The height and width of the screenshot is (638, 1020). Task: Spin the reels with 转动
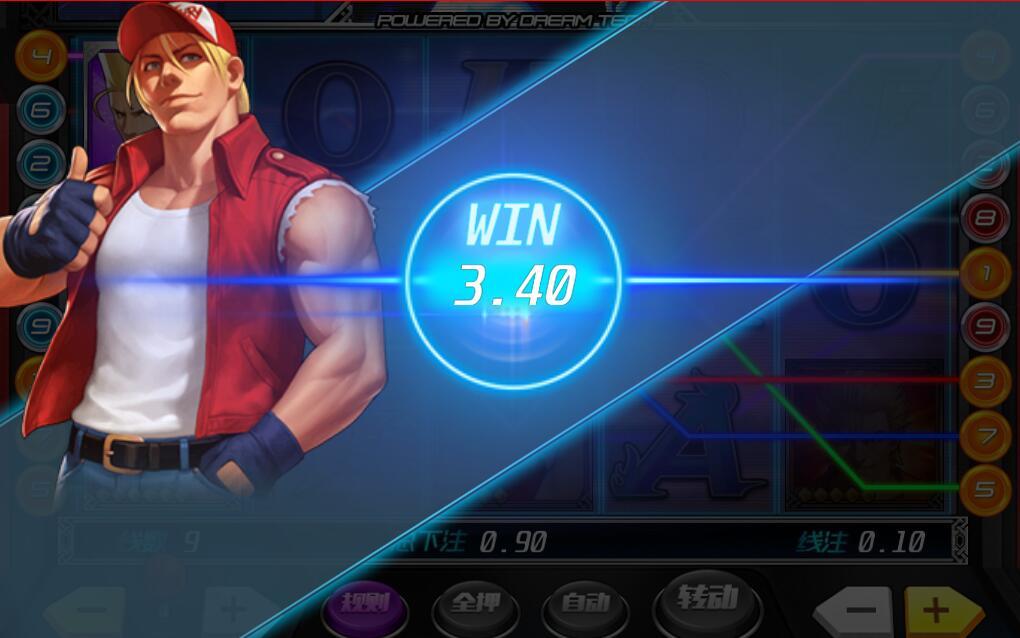pos(706,600)
